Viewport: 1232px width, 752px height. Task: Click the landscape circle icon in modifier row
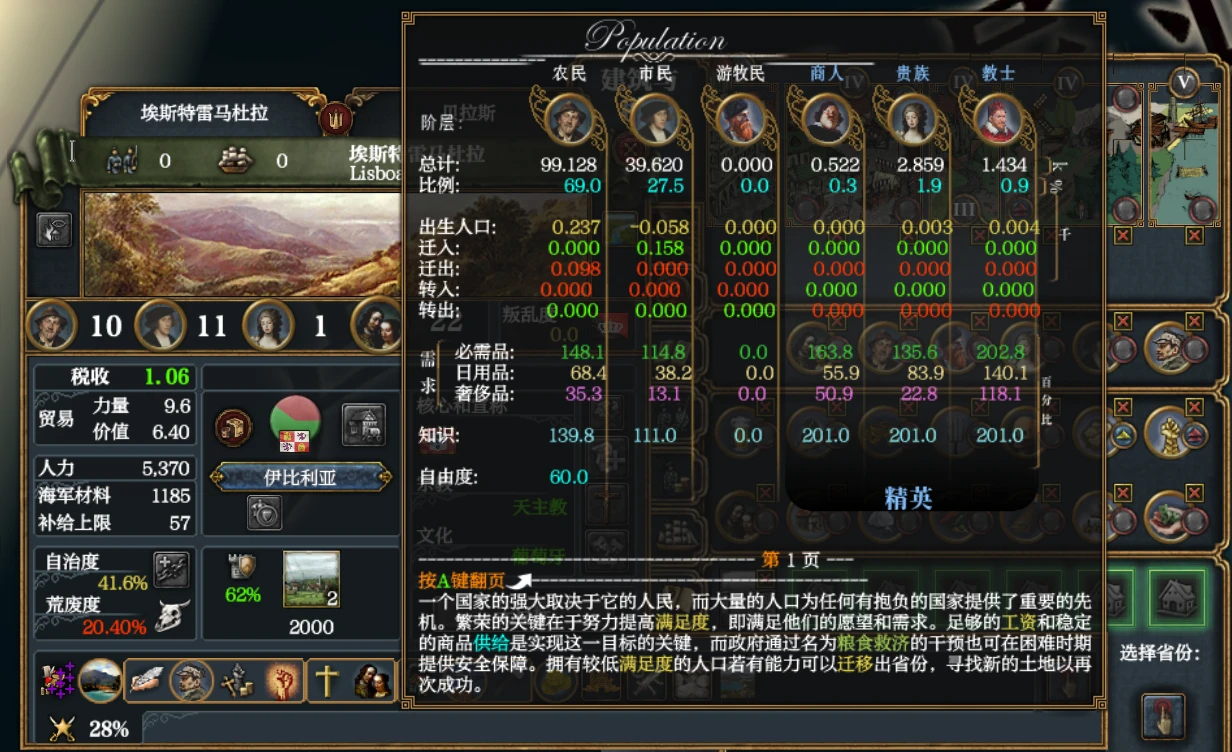[x=100, y=680]
